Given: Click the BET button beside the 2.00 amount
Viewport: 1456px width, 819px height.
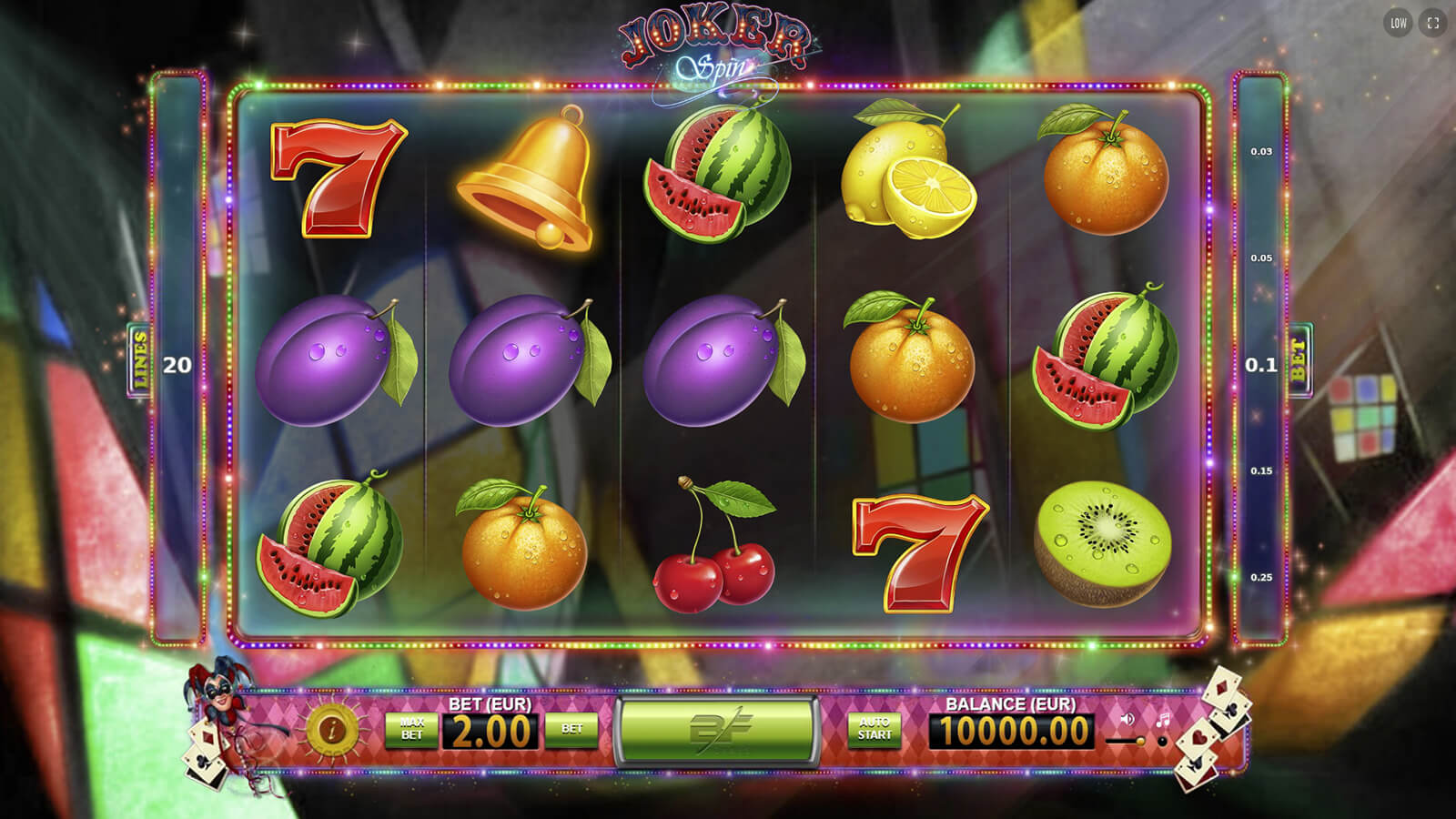Looking at the screenshot, I should 571,730.
